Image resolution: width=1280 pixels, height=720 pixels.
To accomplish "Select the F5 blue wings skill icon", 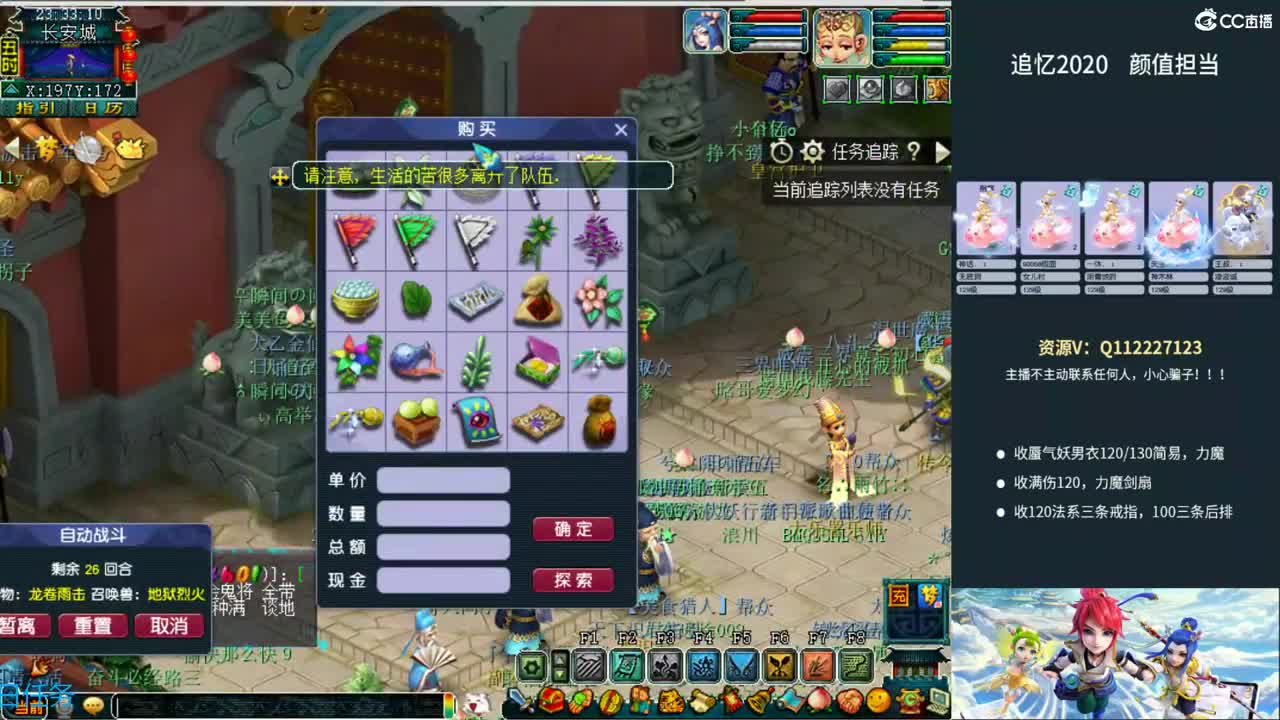I will point(740,665).
